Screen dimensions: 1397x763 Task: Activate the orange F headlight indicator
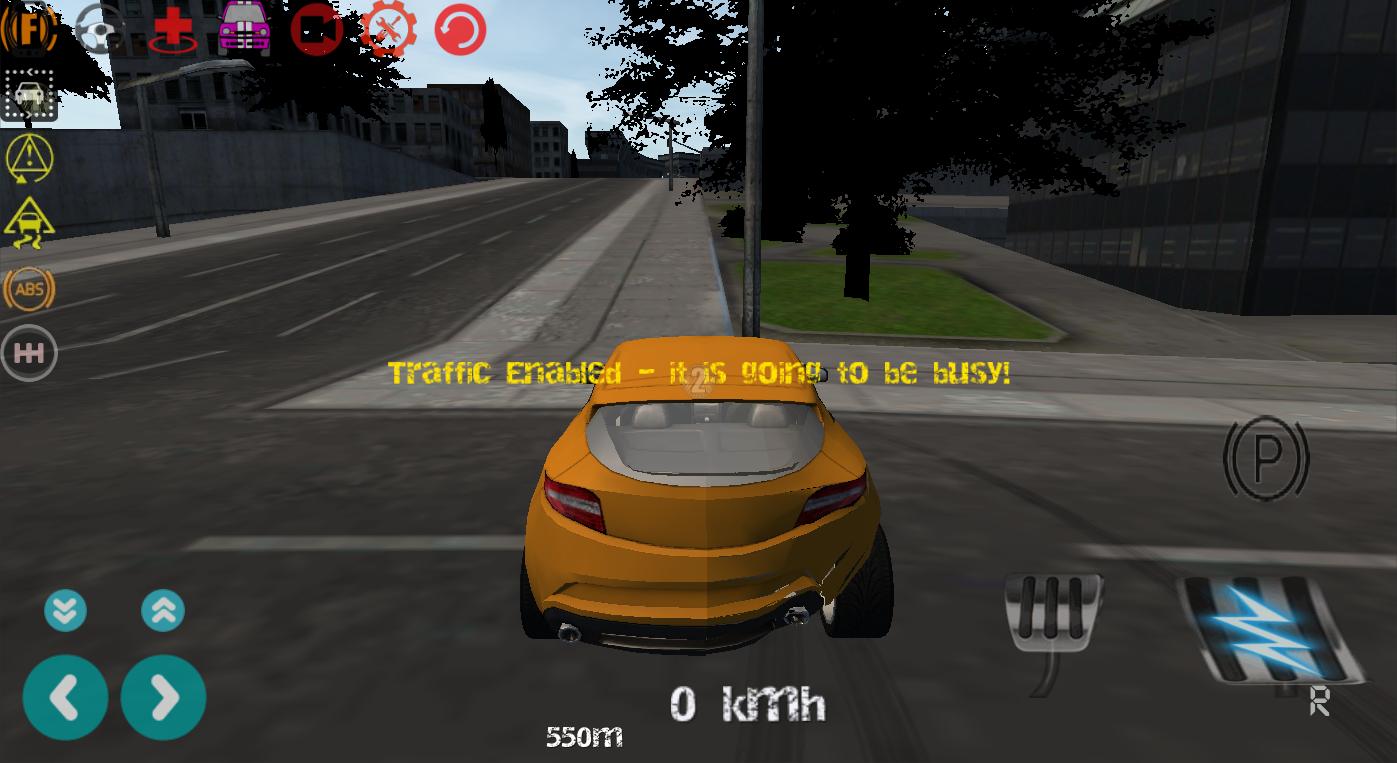pos(28,28)
